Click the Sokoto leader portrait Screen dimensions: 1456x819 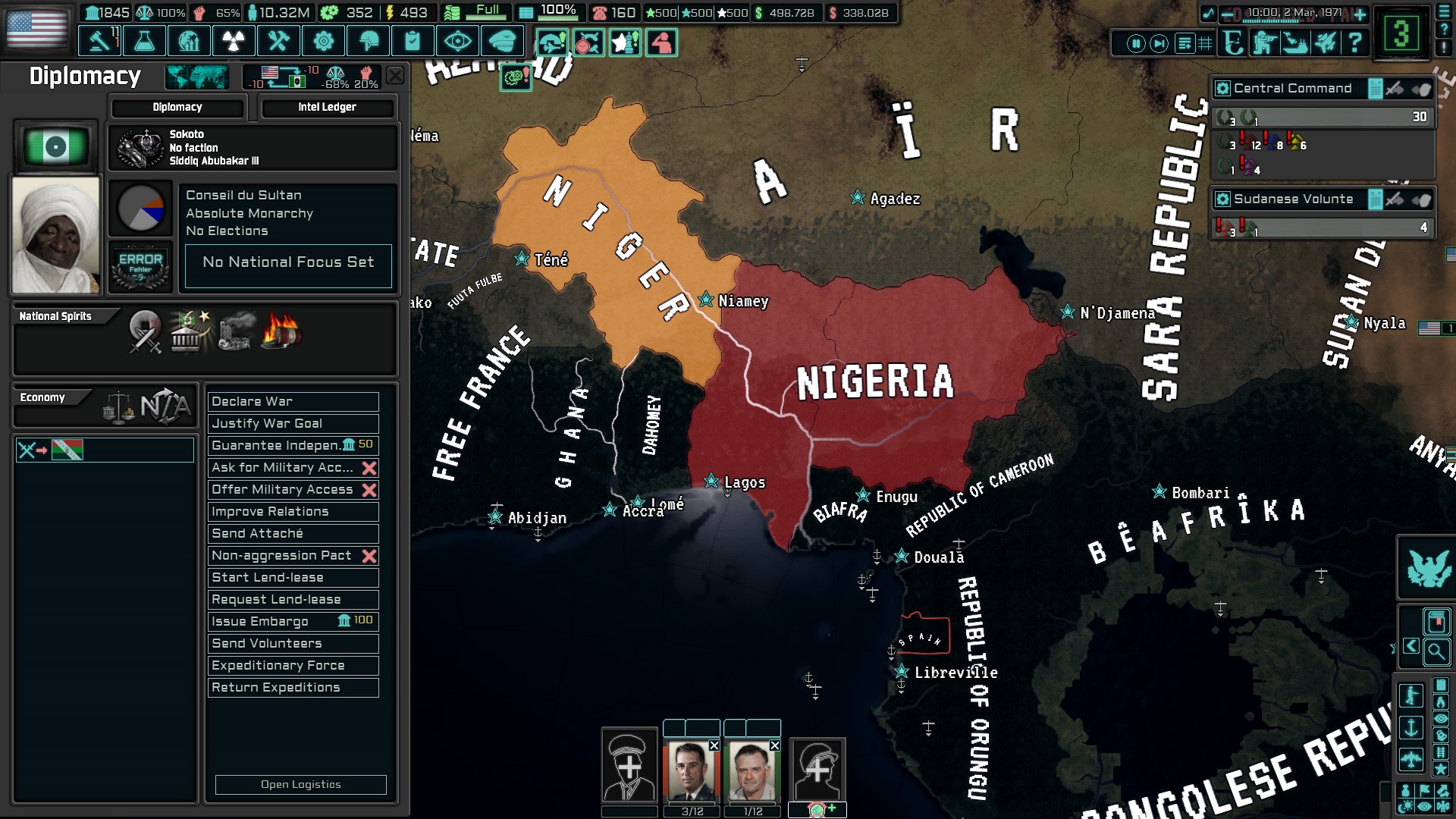pyautogui.click(x=55, y=233)
